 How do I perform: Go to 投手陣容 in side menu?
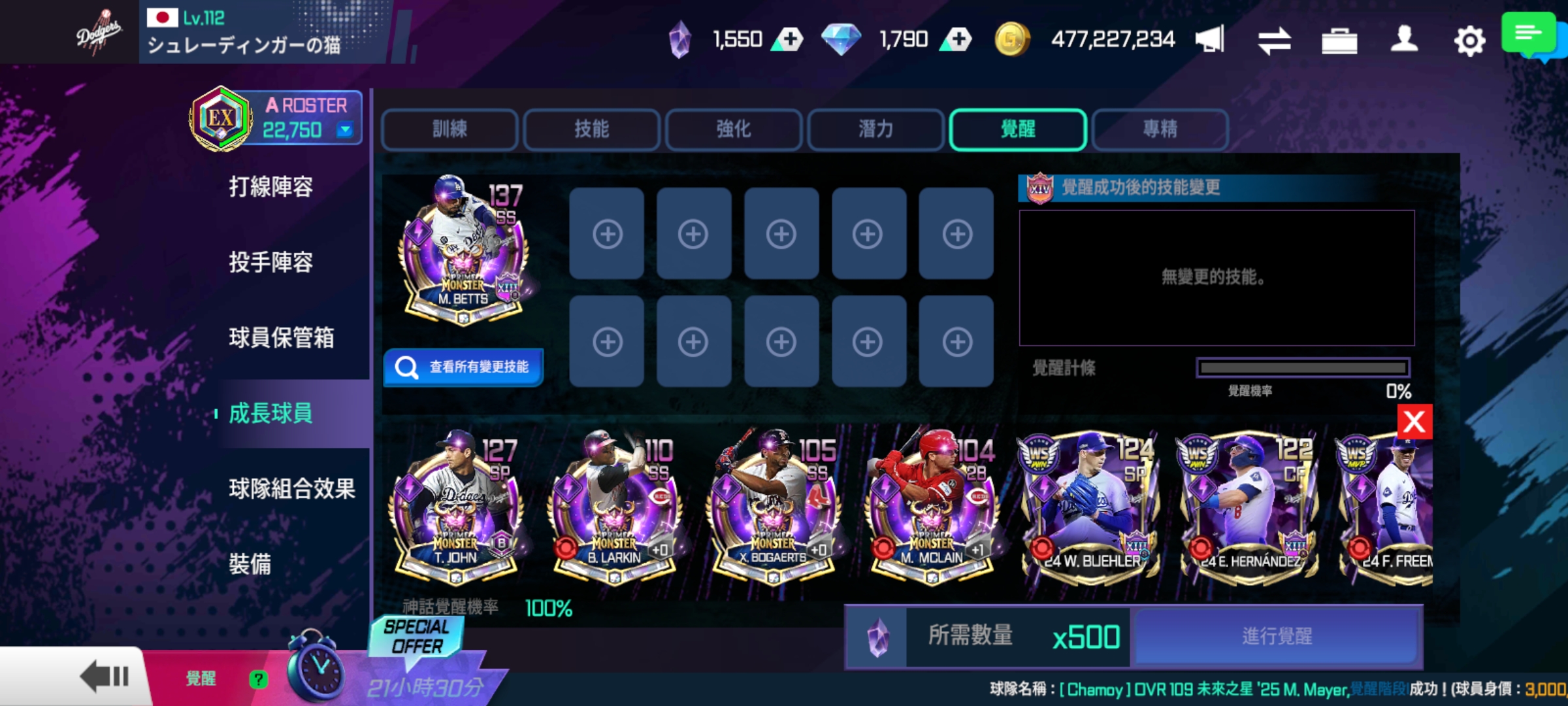click(x=270, y=262)
